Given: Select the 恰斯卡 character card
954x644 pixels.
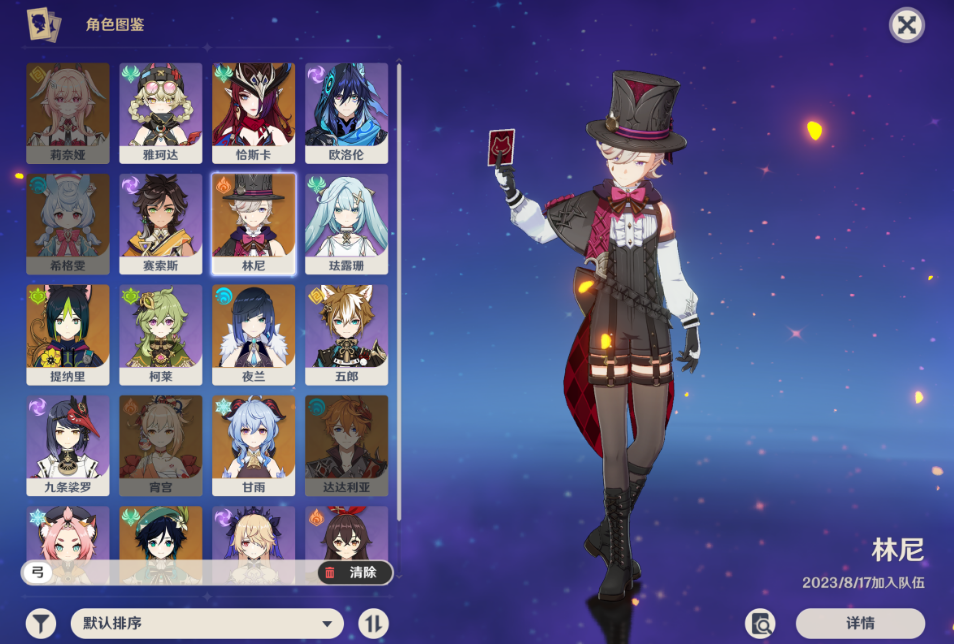Looking at the screenshot, I should pyautogui.click(x=254, y=113).
